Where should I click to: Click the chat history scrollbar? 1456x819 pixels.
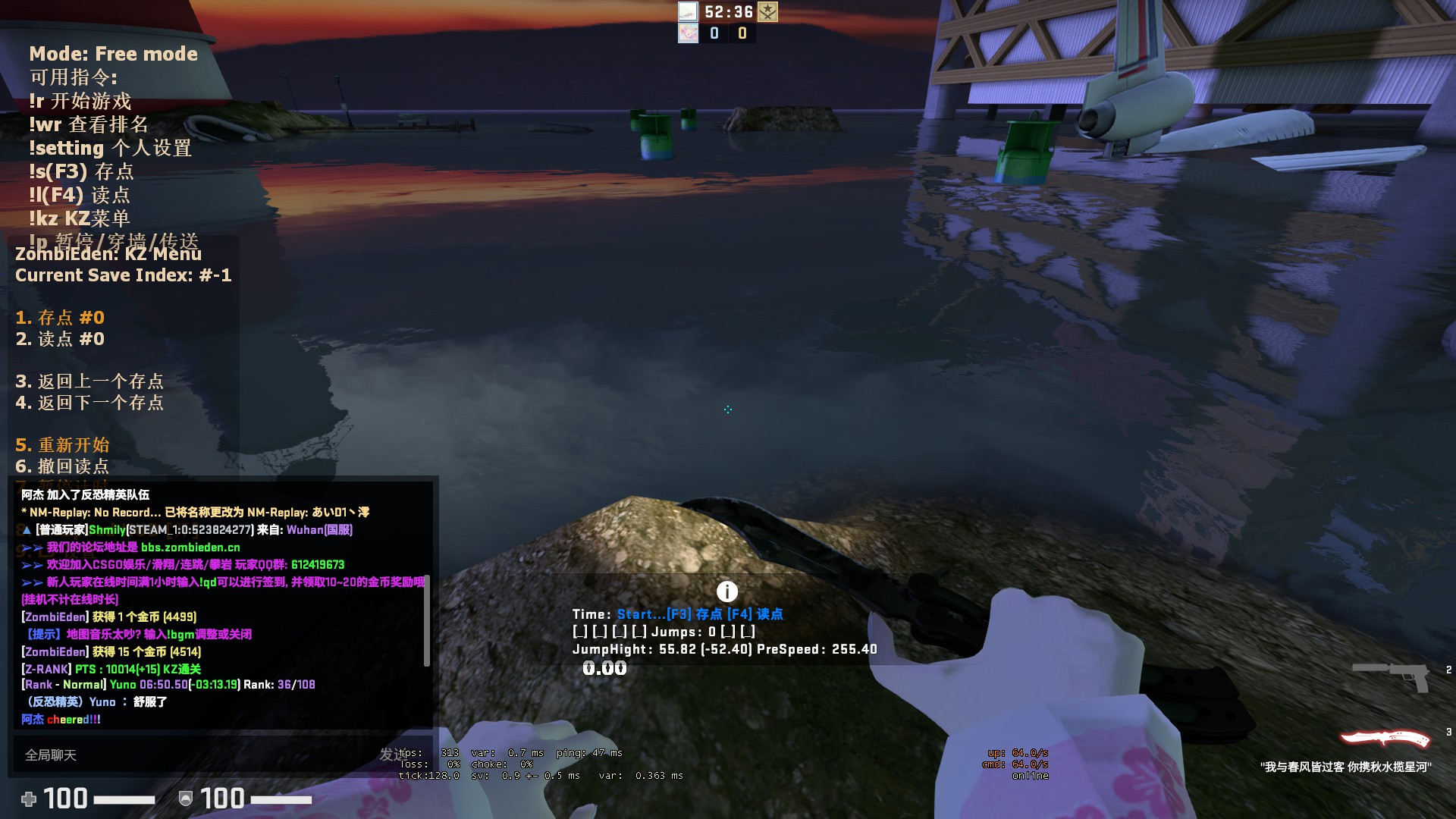click(426, 620)
